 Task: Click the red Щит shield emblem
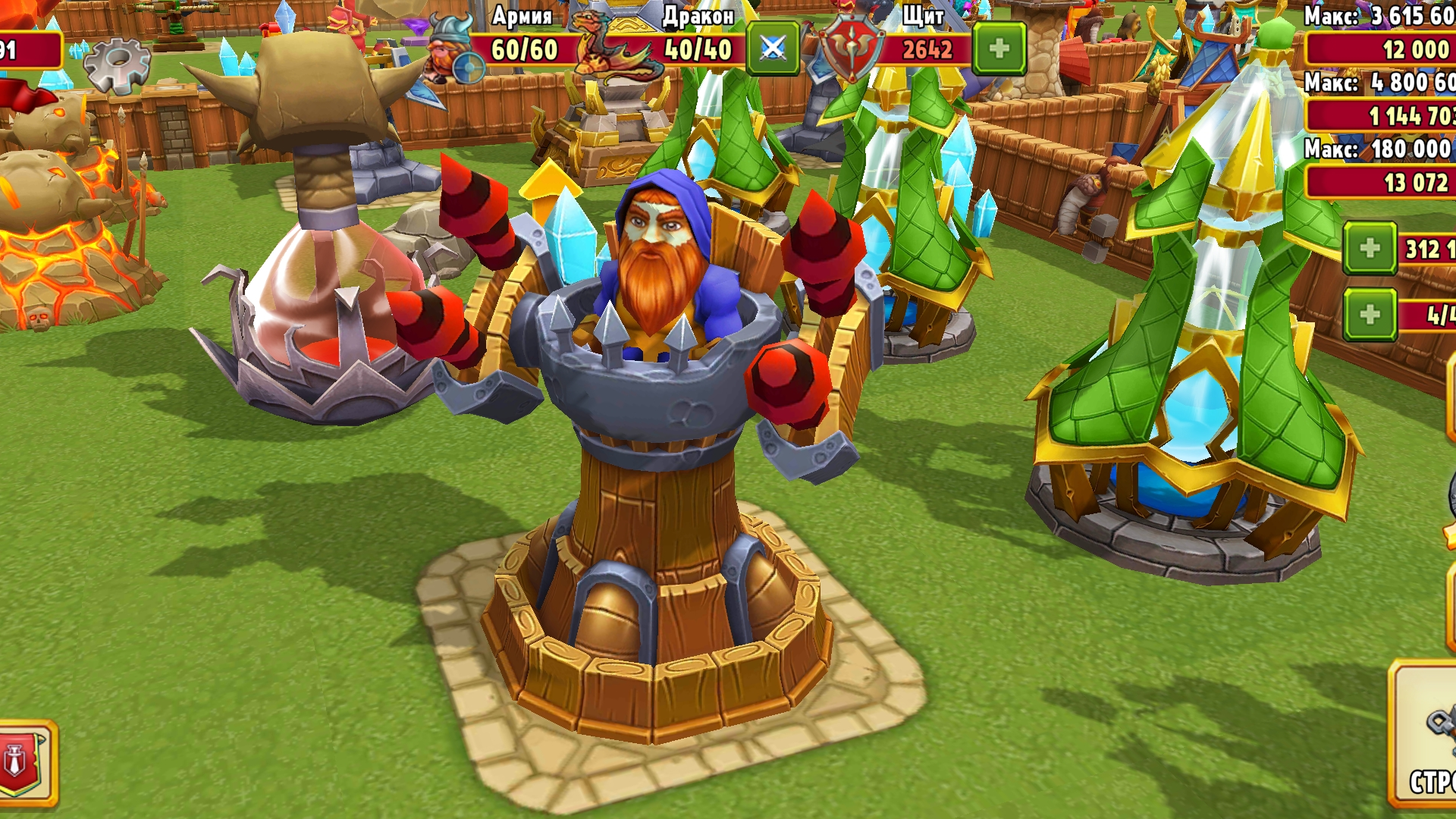coord(853,43)
